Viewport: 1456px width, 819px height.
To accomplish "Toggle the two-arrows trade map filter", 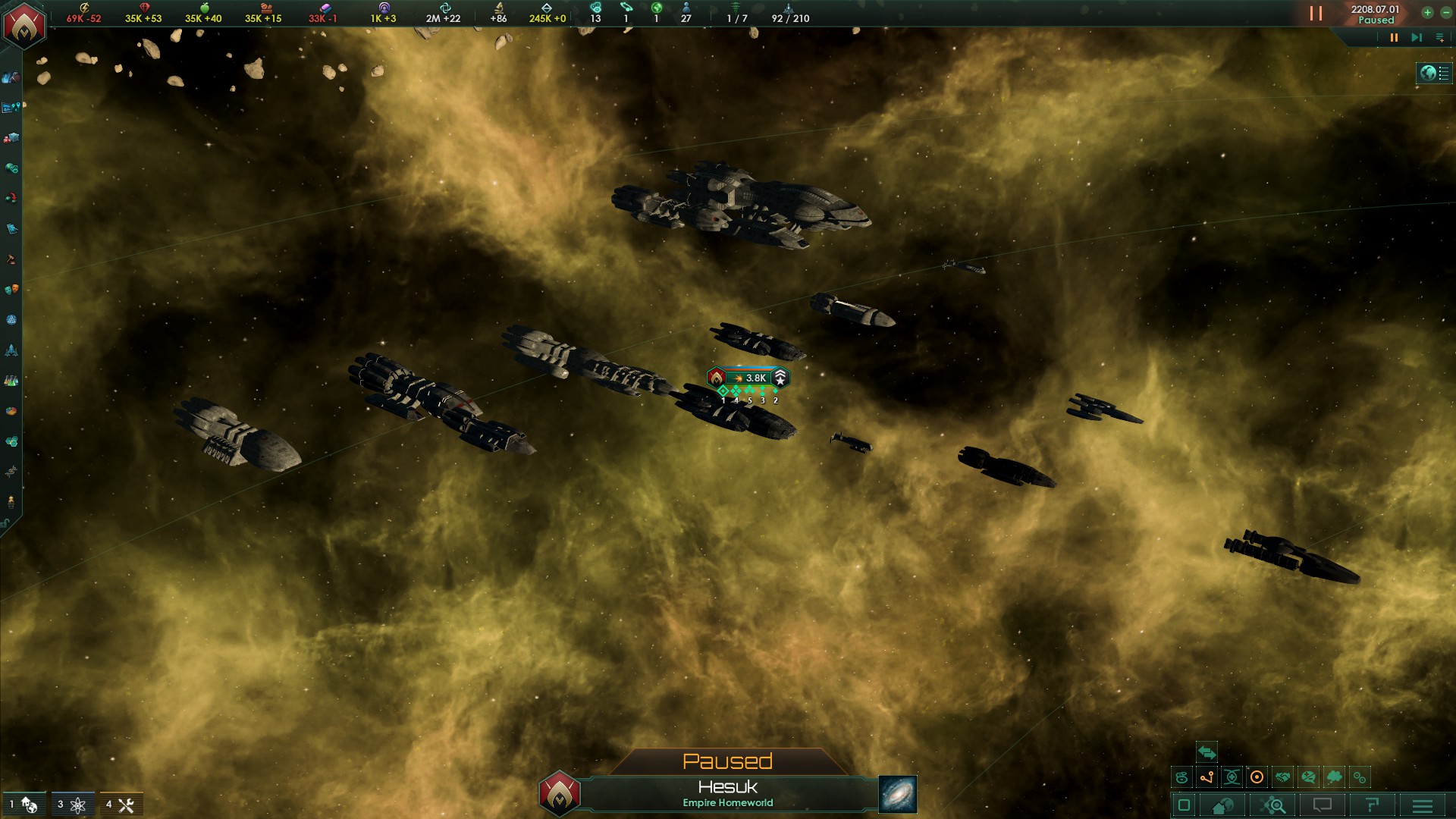I will coord(1207,752).
